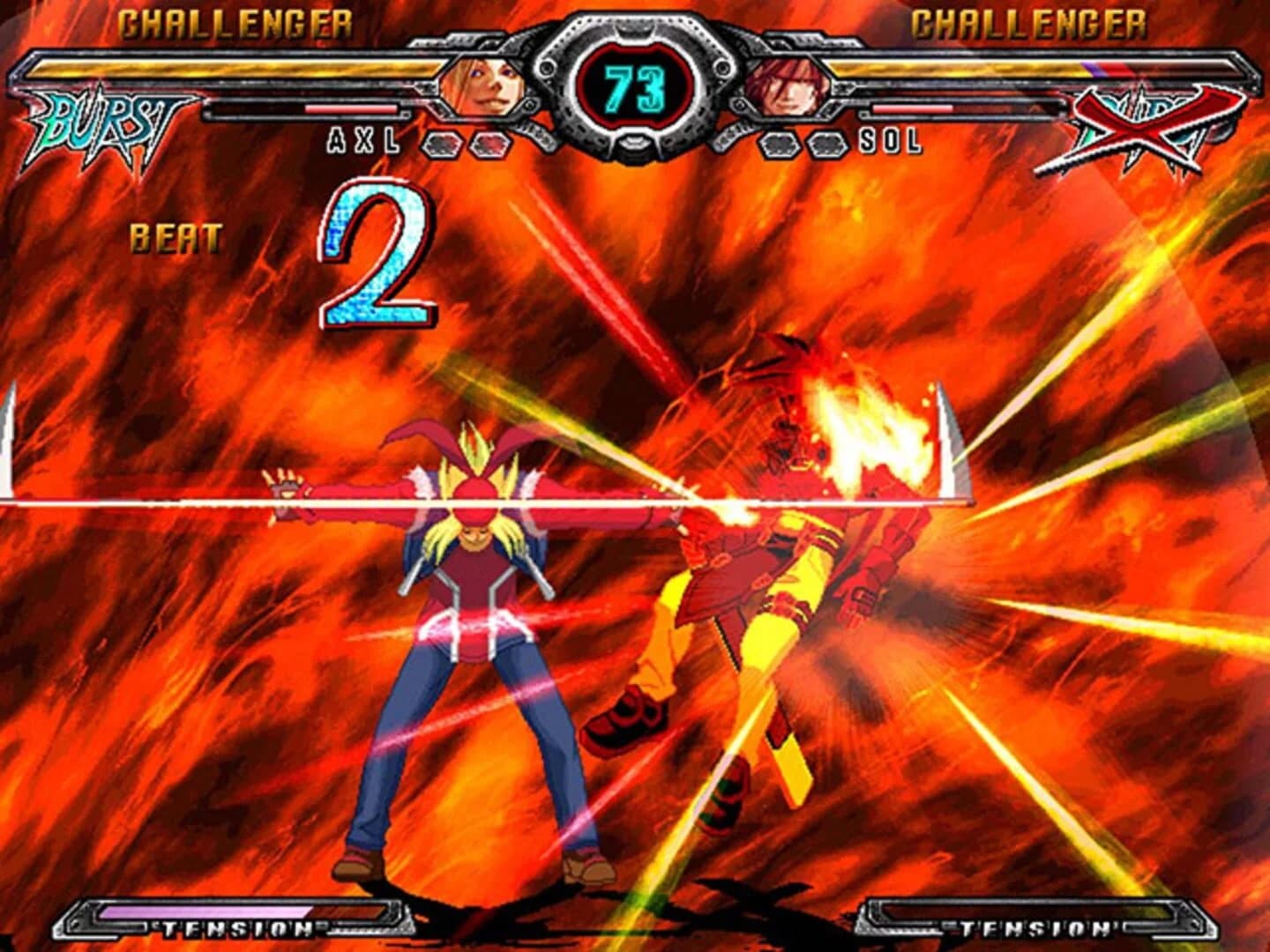This screenshot has height=952, width=1270.
Task: Select the BEAT counter emblem
Action: pos(175,236)
